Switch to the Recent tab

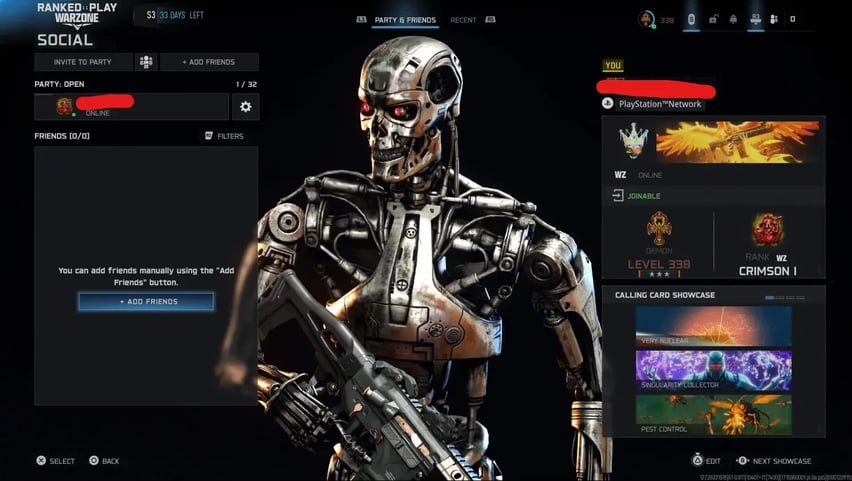(463, 20)
